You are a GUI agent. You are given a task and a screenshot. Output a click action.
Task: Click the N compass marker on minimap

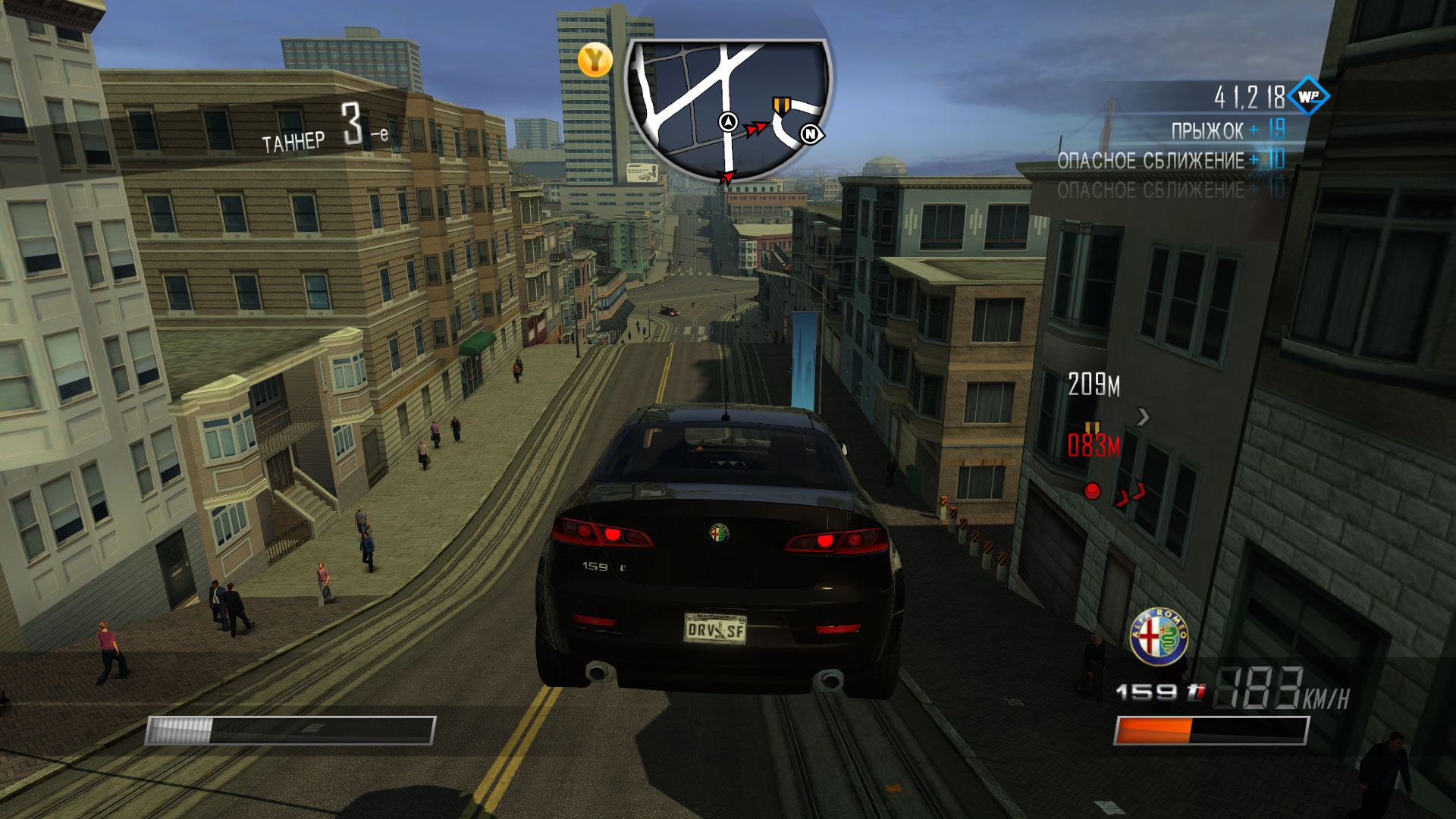tap(811, 134)
